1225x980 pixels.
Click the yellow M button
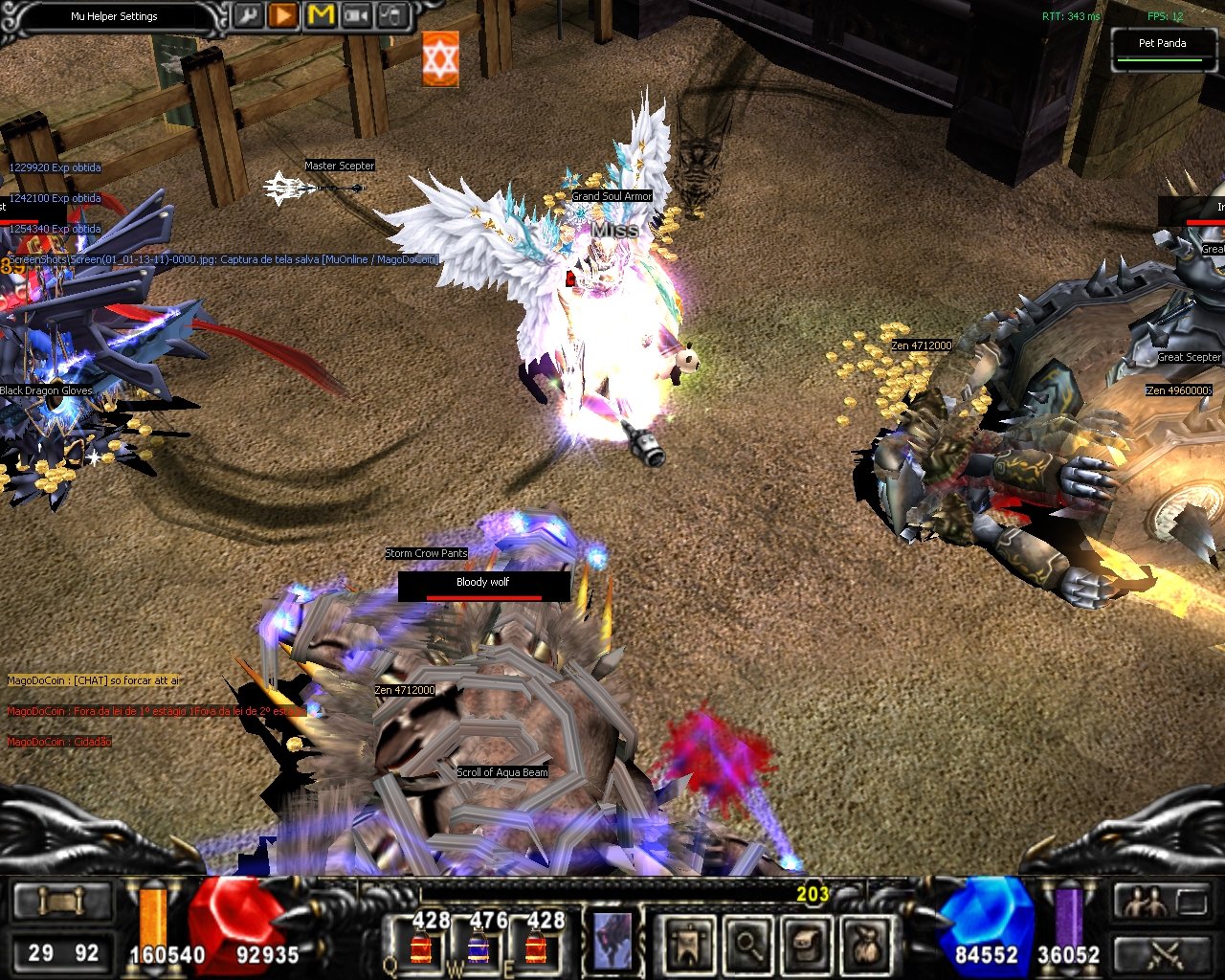pos(321,16)
